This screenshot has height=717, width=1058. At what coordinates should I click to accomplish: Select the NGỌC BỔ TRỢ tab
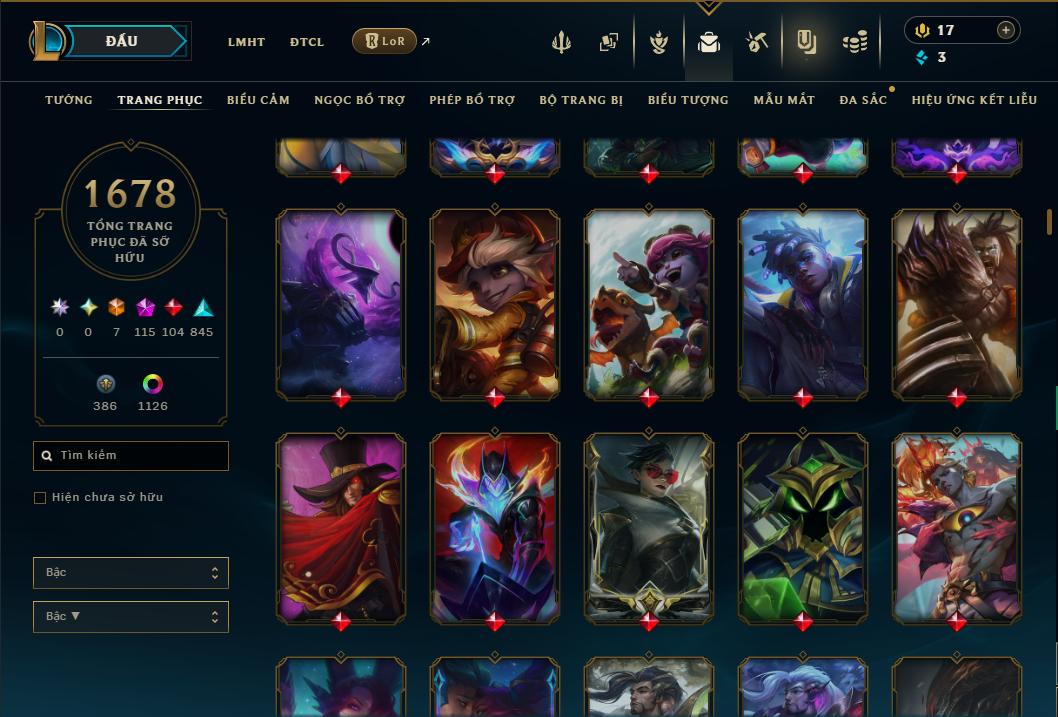[x=359, y=100]
